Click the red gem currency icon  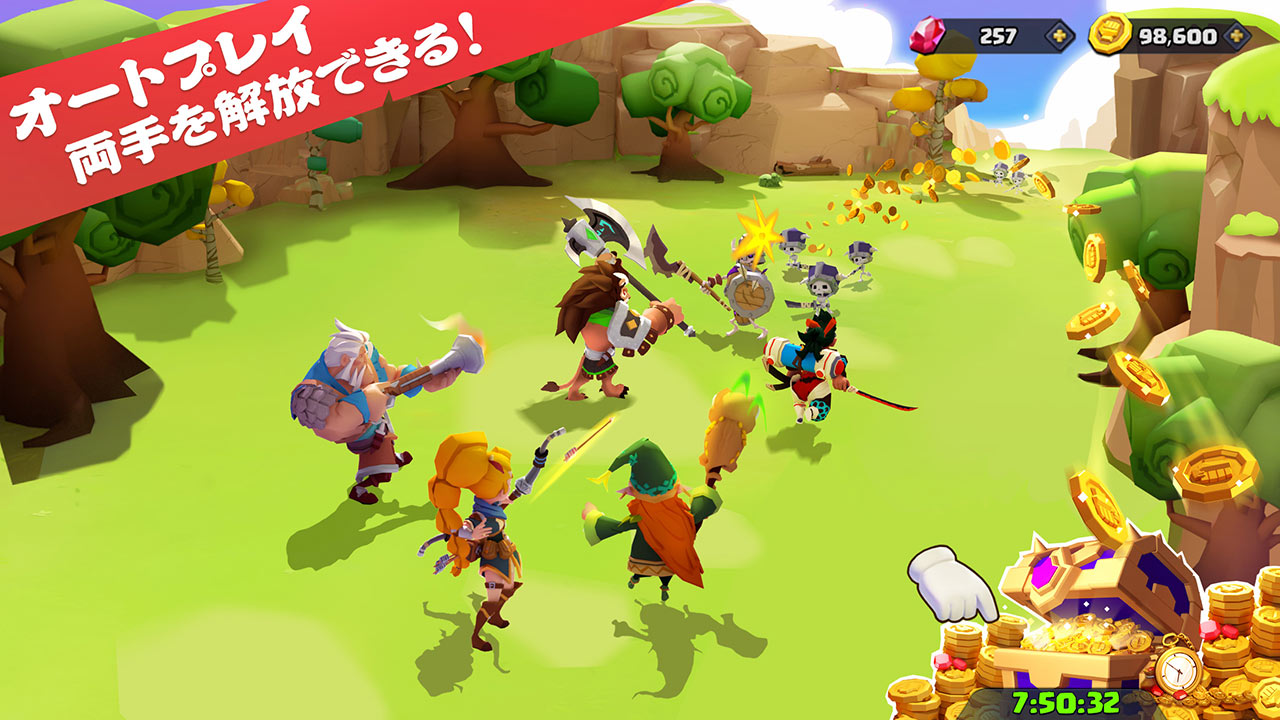pyautogui.click(x=926, y=36)
